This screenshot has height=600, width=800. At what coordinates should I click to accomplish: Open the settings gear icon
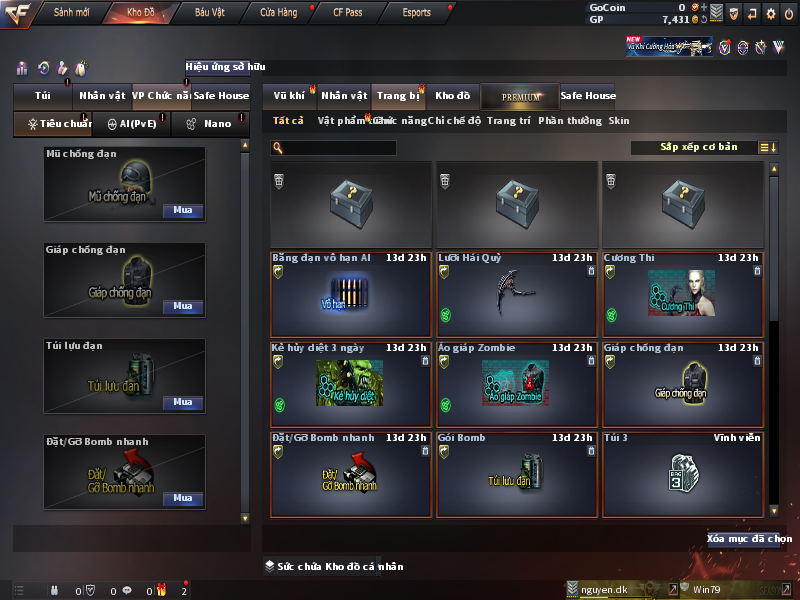pos(770,13)
